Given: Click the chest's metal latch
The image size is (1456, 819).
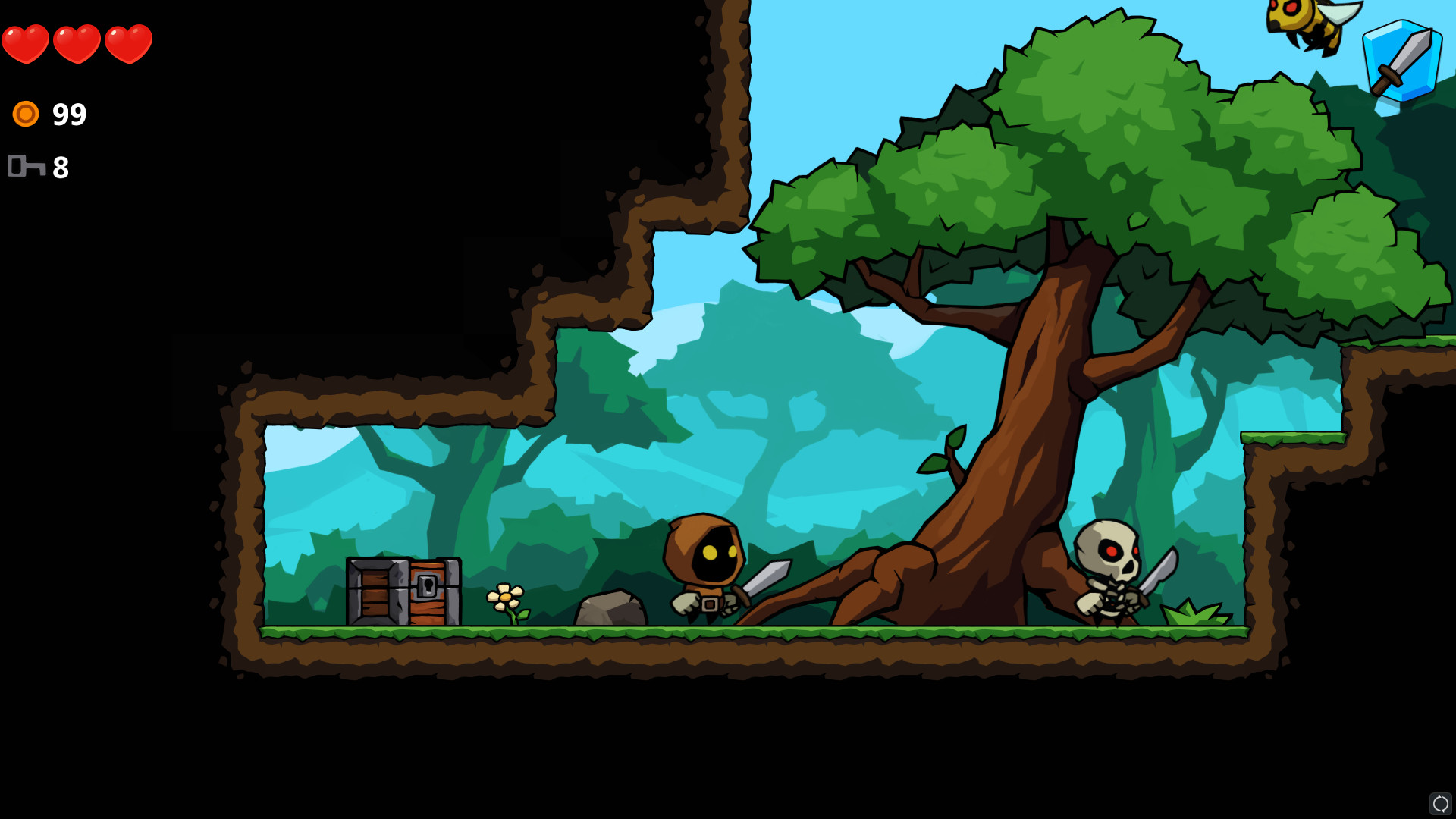Looking at the screenshot, I should pyautogui.click(x=425, y=584).
